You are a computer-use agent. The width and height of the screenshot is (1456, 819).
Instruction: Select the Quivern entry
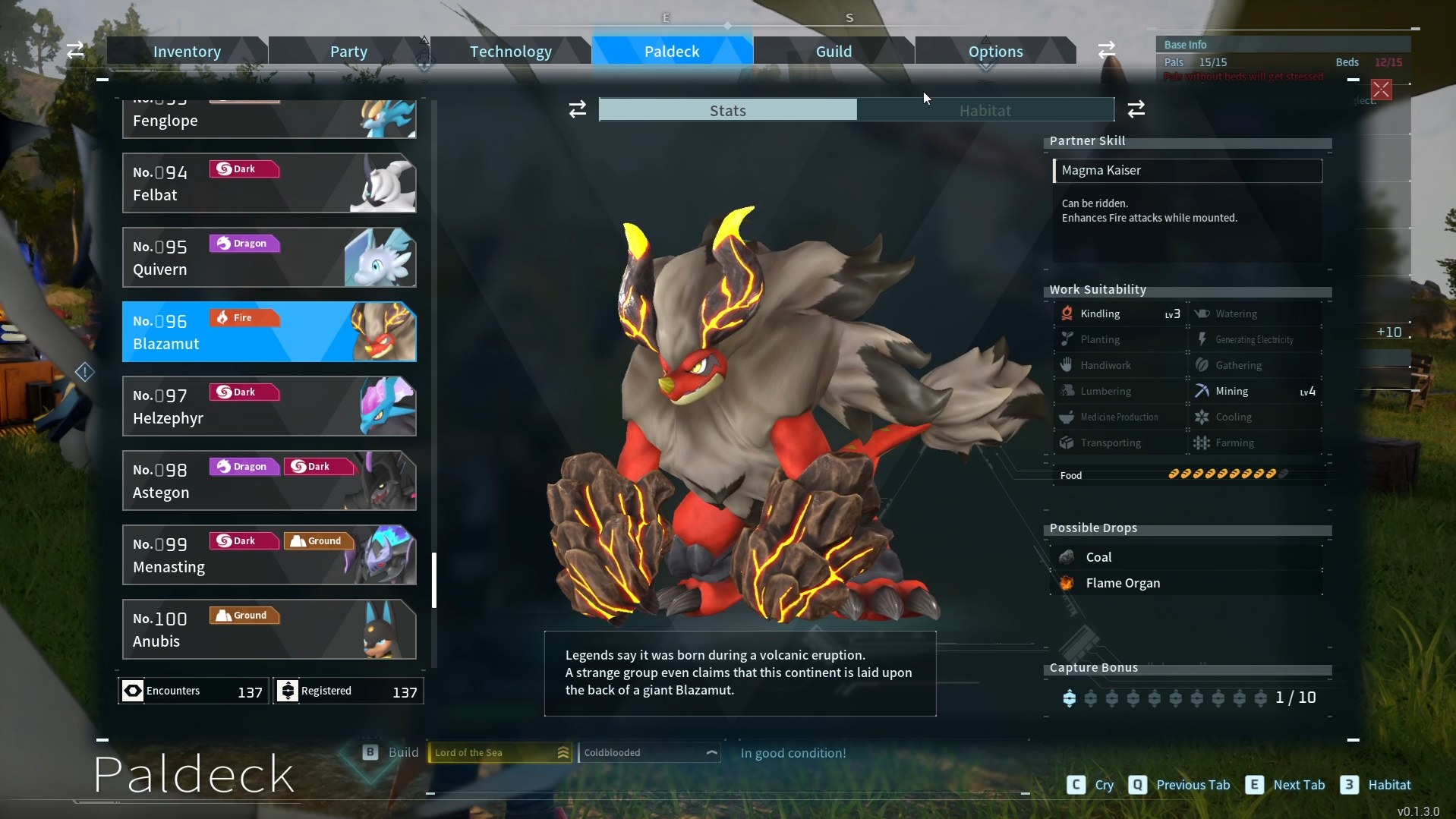pos(269,258)
